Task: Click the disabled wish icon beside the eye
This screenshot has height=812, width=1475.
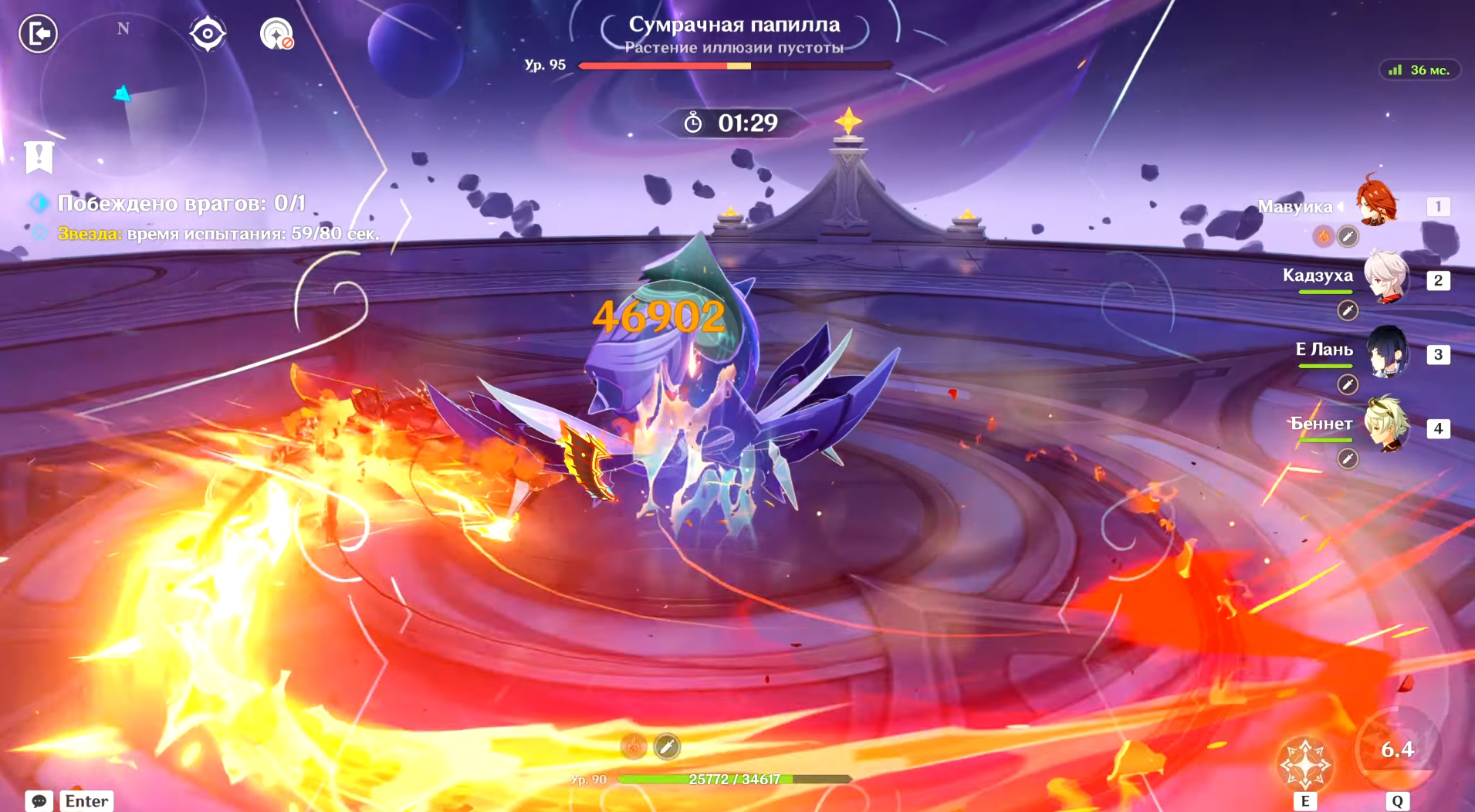Action: coord(276,34)
